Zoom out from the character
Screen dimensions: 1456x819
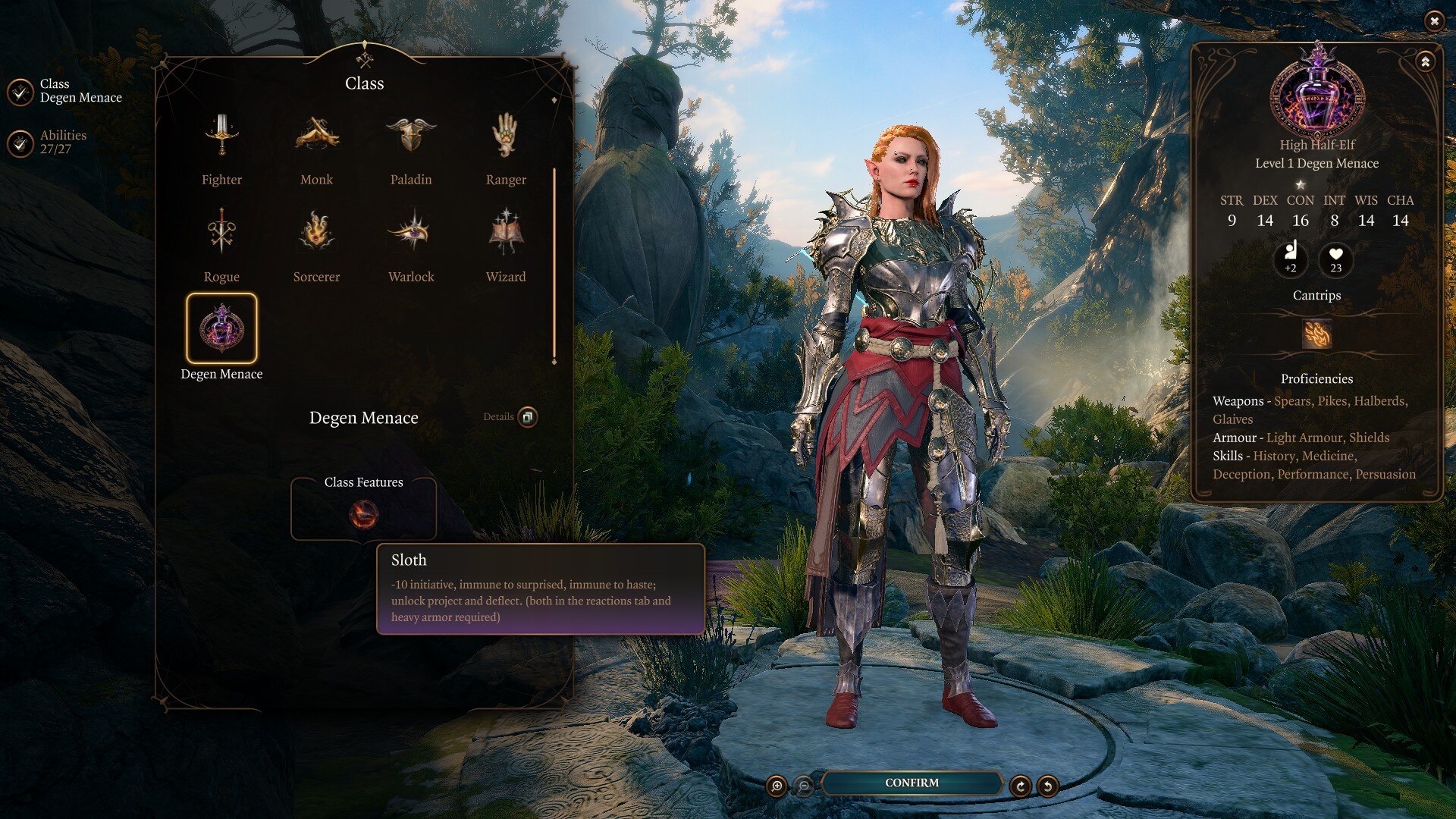tap(804, 786)
